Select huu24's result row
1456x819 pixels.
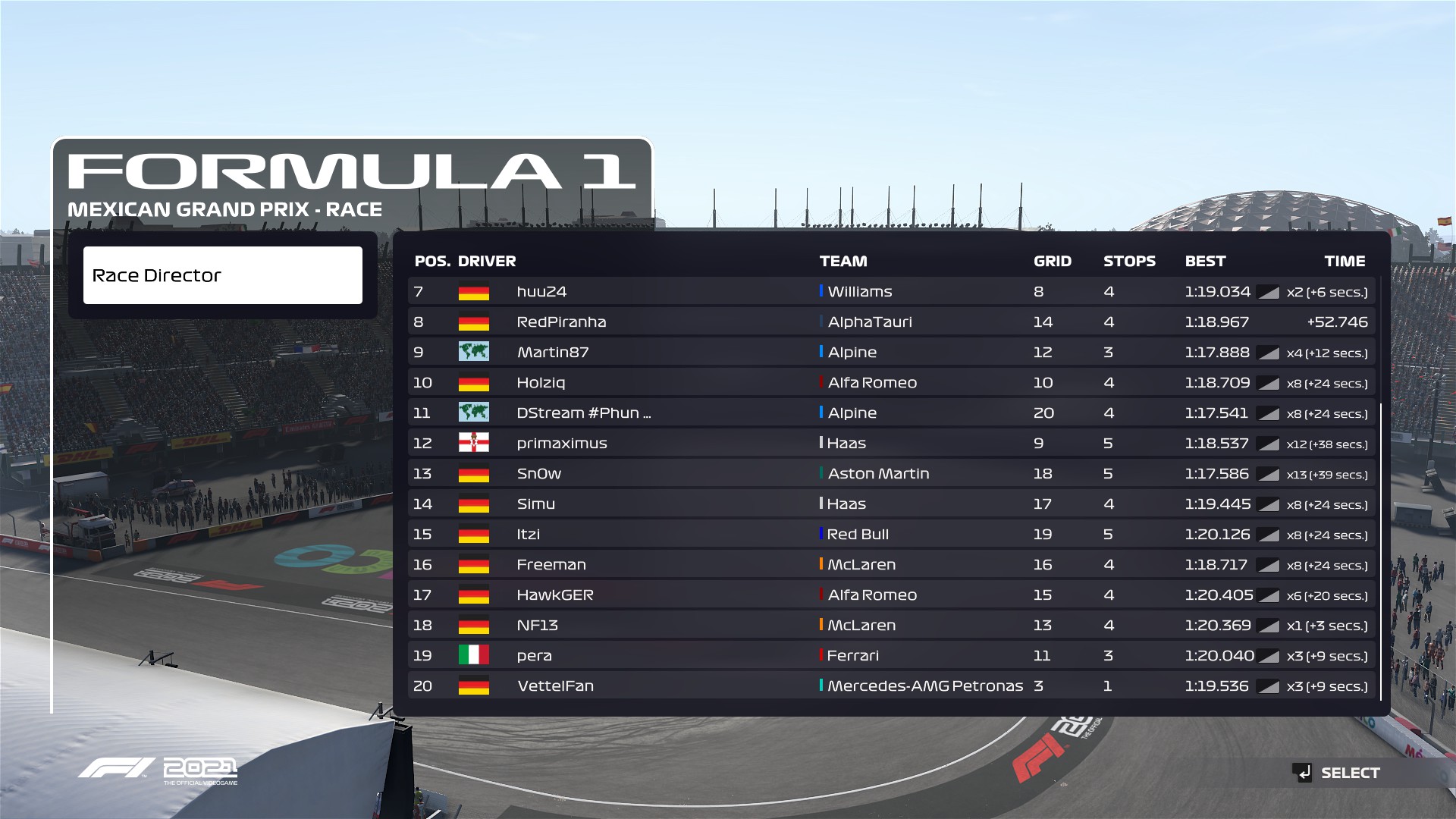(x=891, y=291)
